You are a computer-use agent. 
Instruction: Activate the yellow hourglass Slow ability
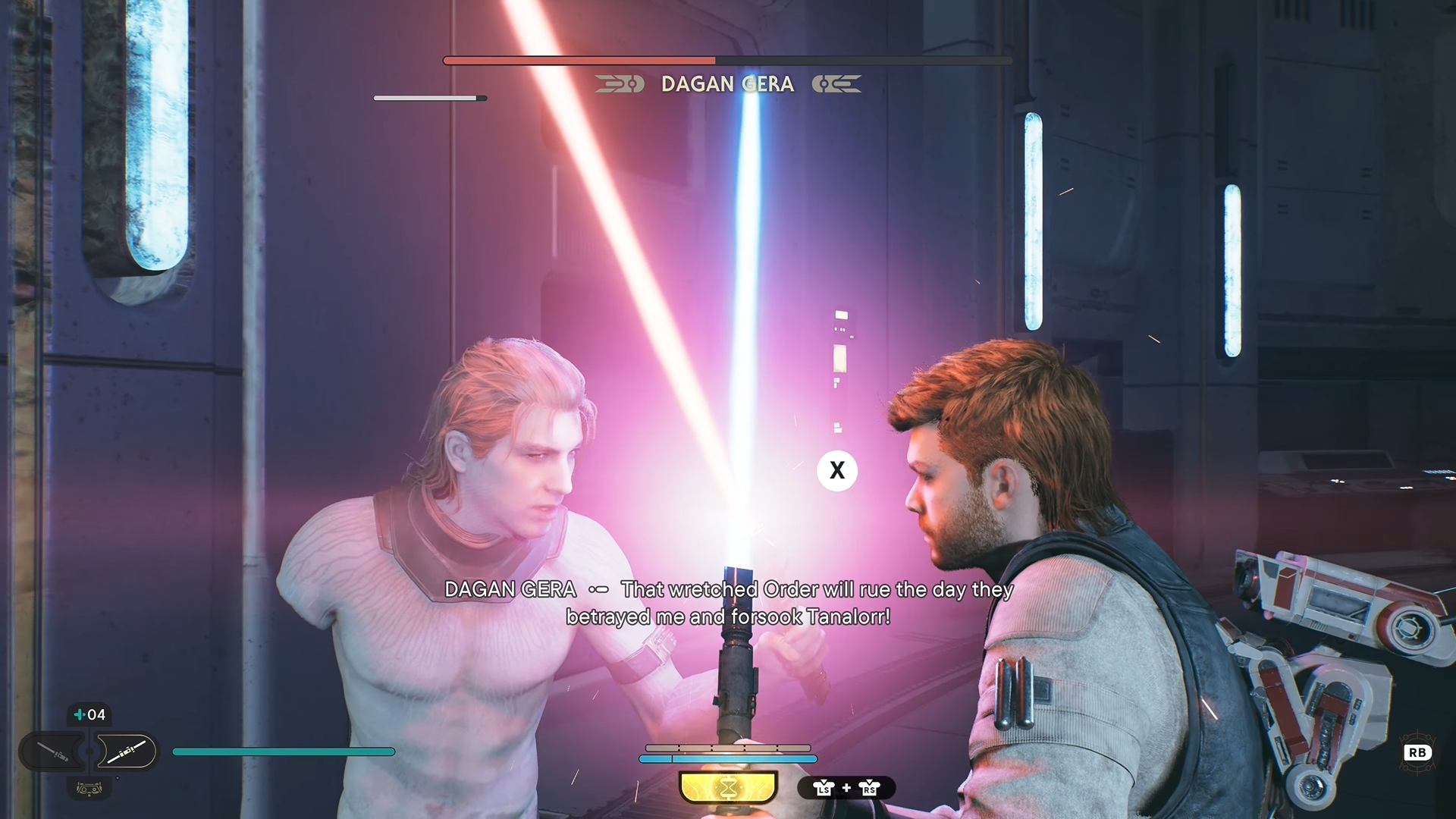(x=728, y=788)
